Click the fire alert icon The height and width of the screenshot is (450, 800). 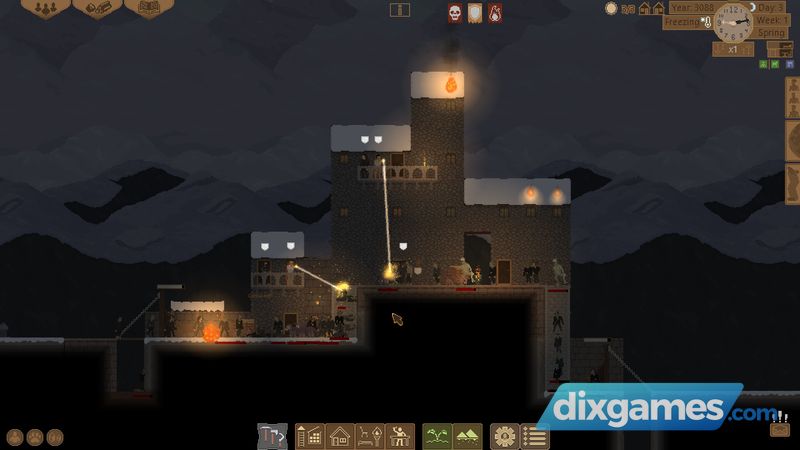tap(494, 13)
